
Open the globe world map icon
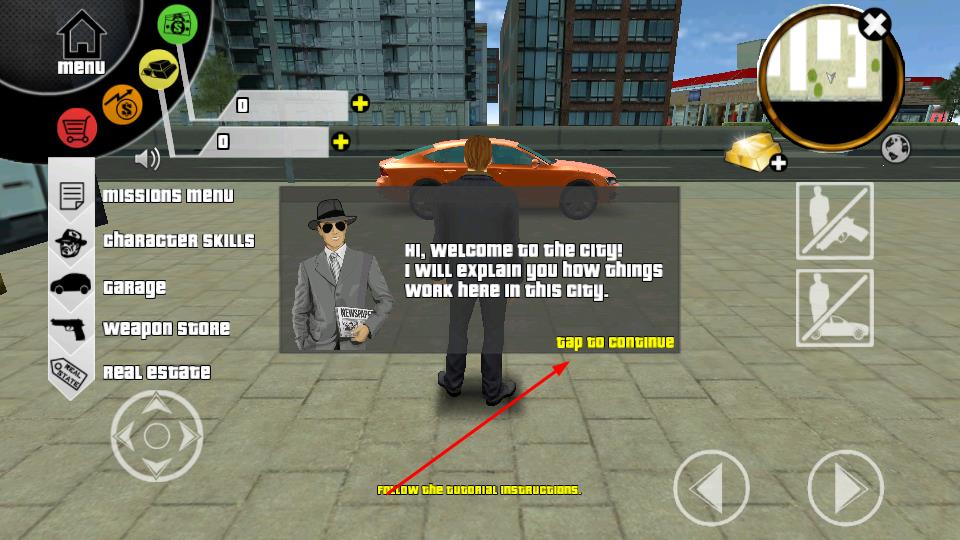[x=896, y=150]
